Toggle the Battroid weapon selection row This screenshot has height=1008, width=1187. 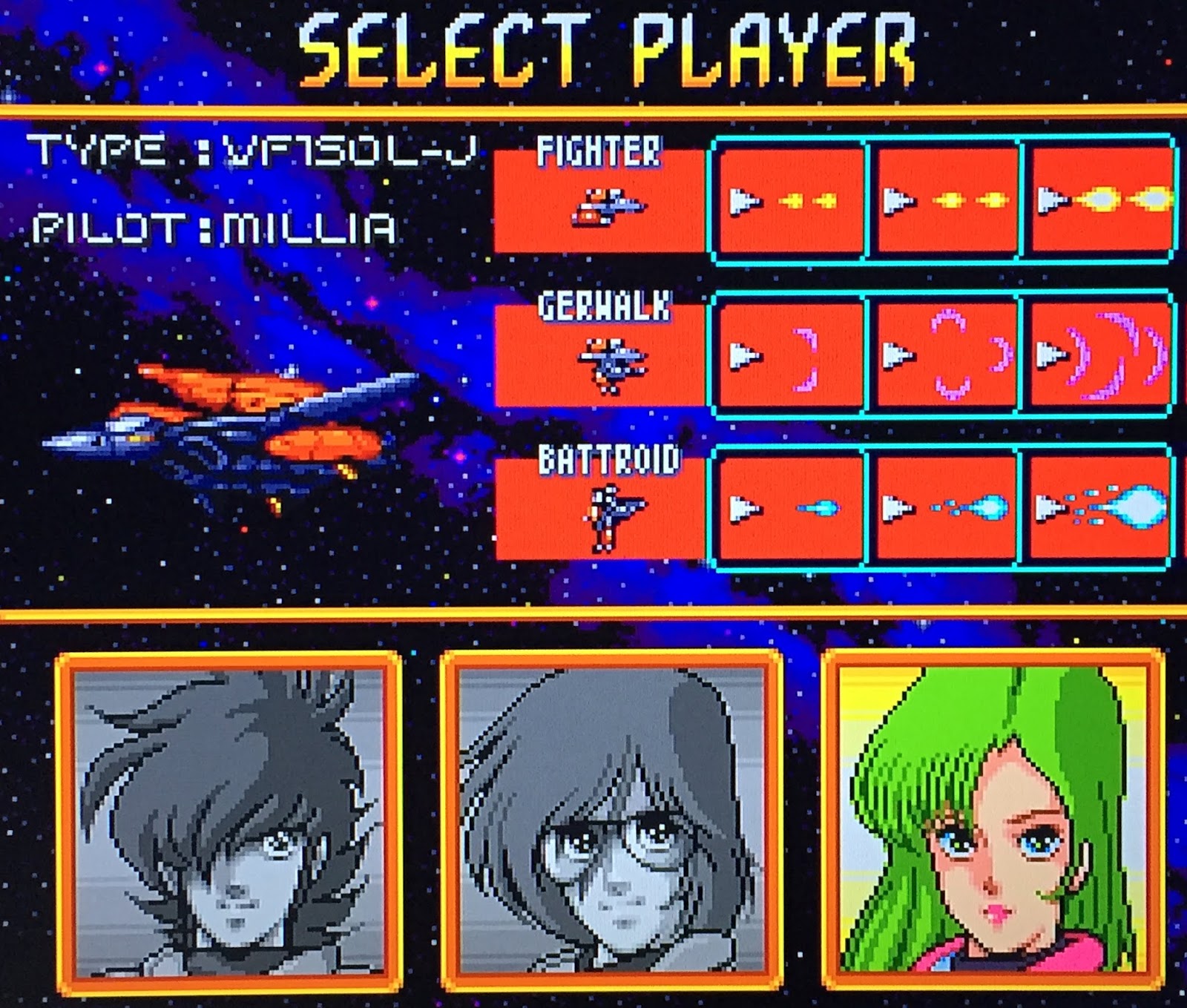pyautogui.click(x=942, y=508)
